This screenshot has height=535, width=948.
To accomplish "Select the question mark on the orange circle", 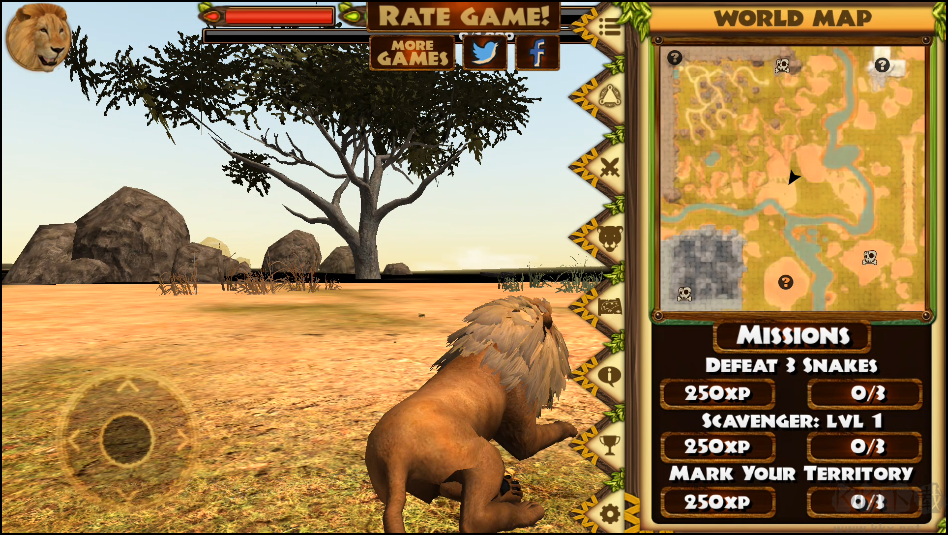I will pyautogui.click(x=786, y=282).
